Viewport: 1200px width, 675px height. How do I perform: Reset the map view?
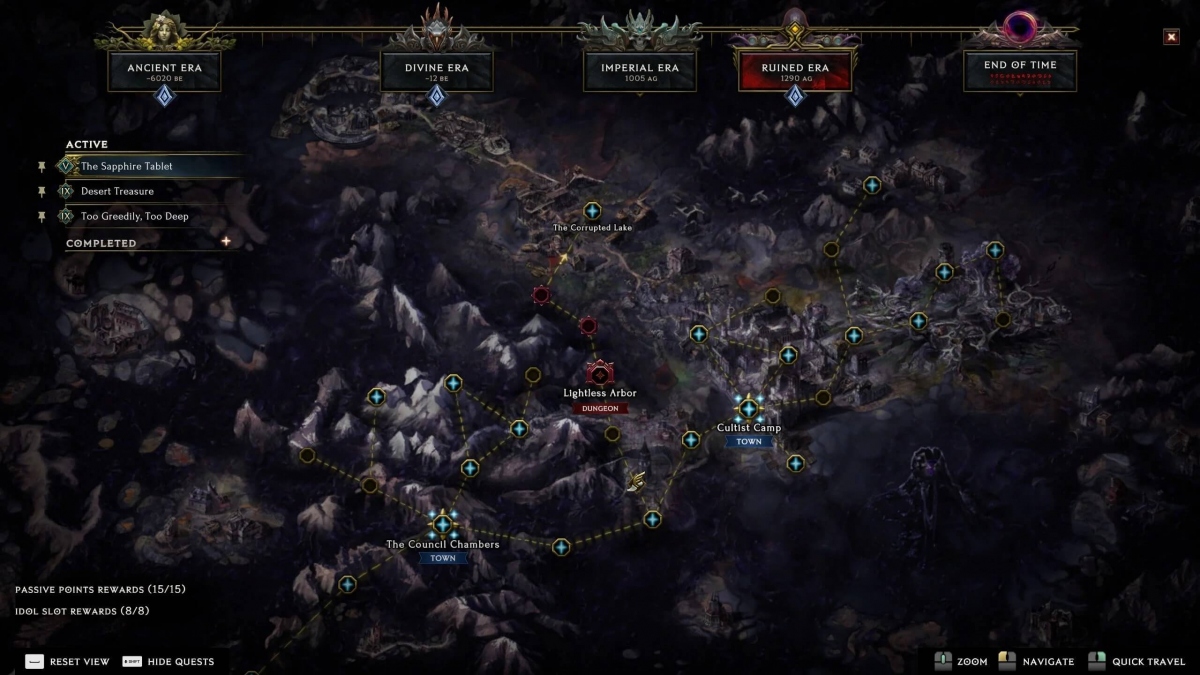(x=67, y=661)
